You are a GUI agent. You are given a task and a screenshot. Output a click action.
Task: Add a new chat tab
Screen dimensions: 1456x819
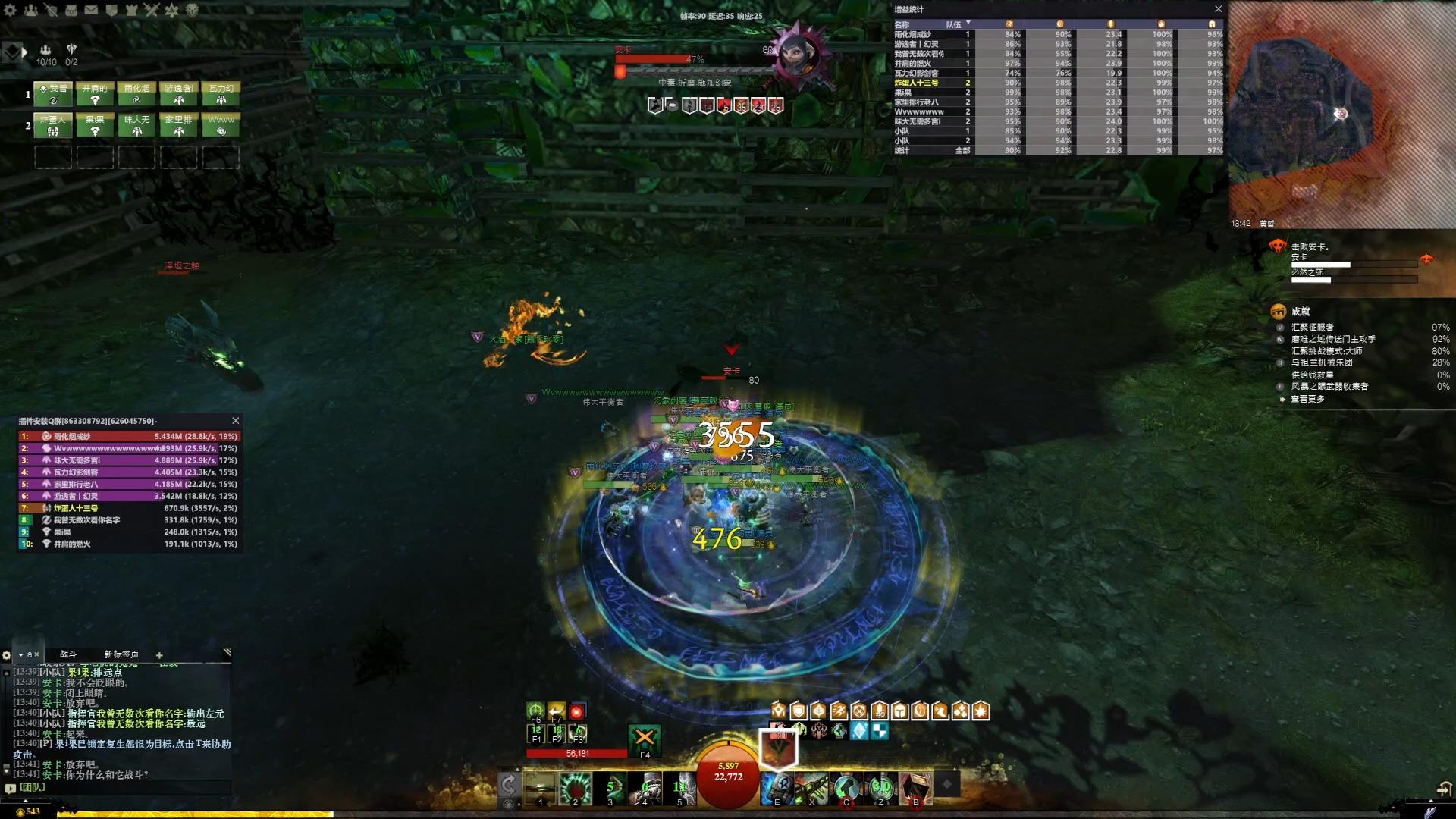click(x=159, y=655)
